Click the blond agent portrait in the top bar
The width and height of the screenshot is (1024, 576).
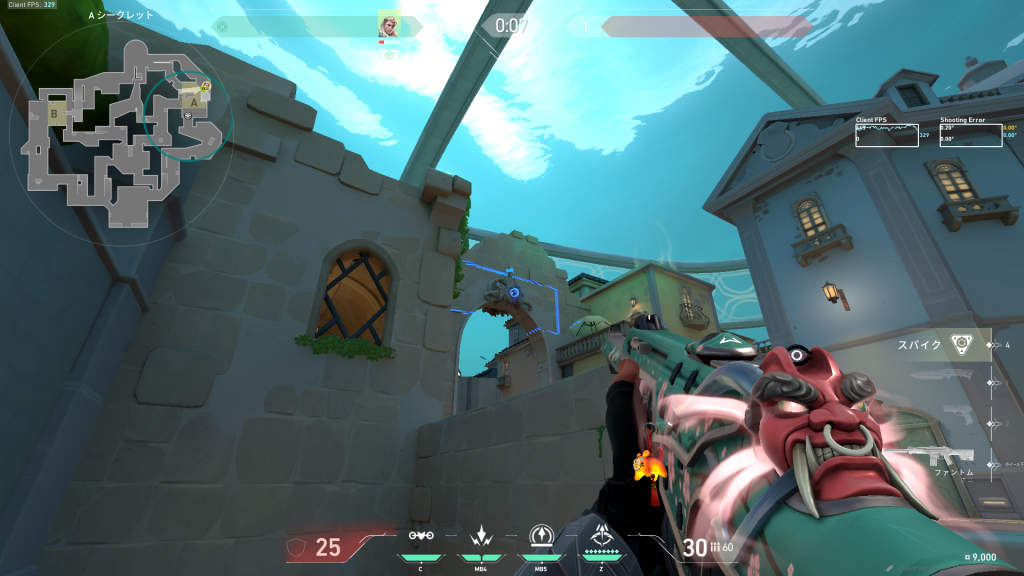389,25
